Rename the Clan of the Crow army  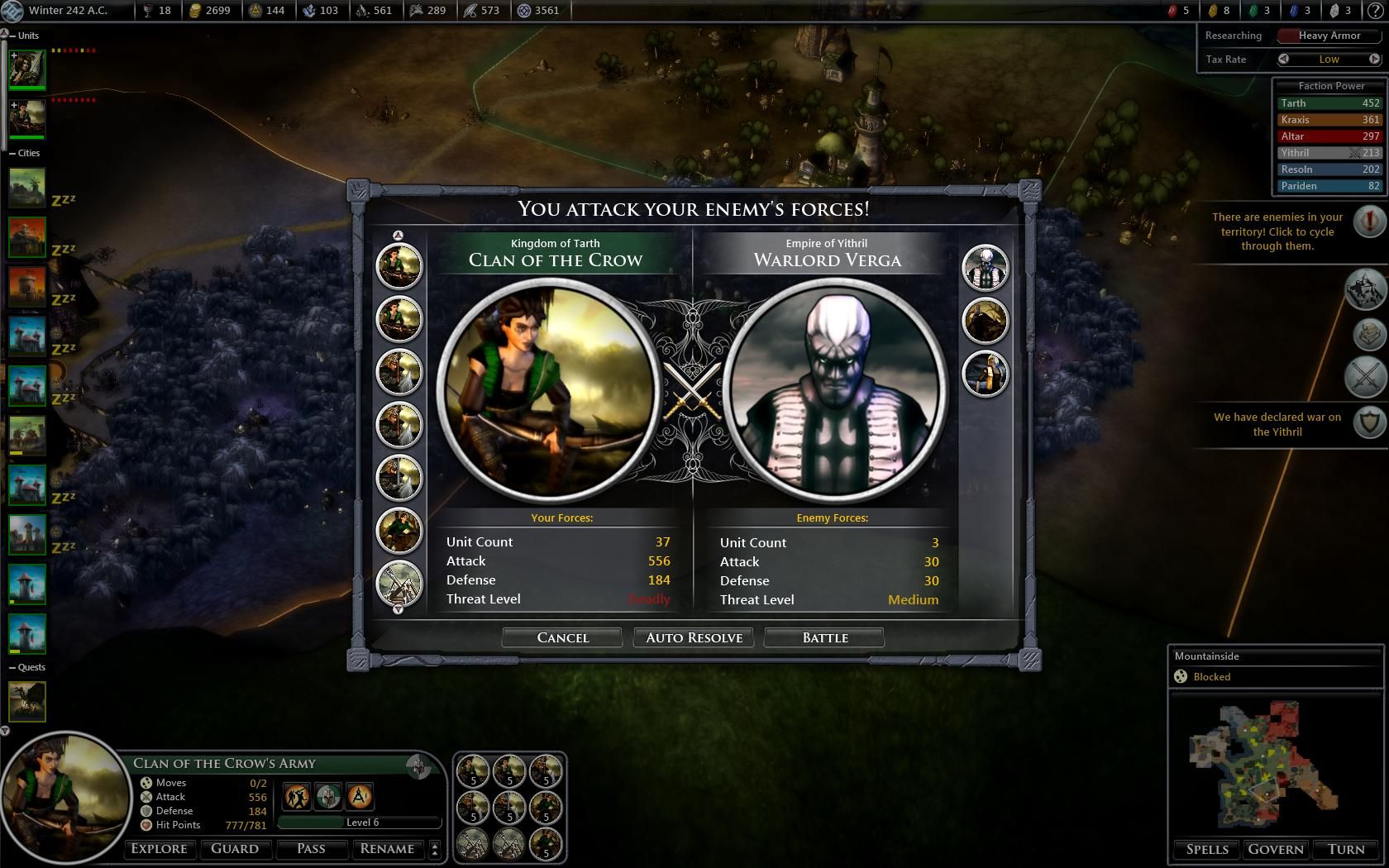coord(387,848)
